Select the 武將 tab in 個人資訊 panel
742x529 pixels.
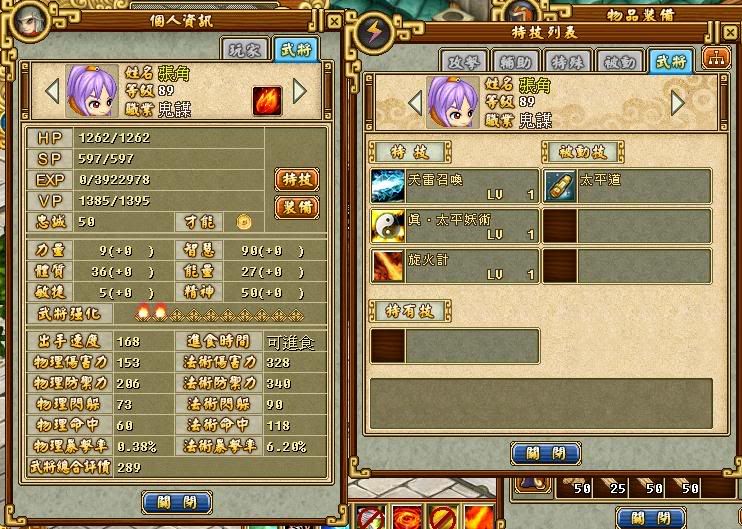297,49
